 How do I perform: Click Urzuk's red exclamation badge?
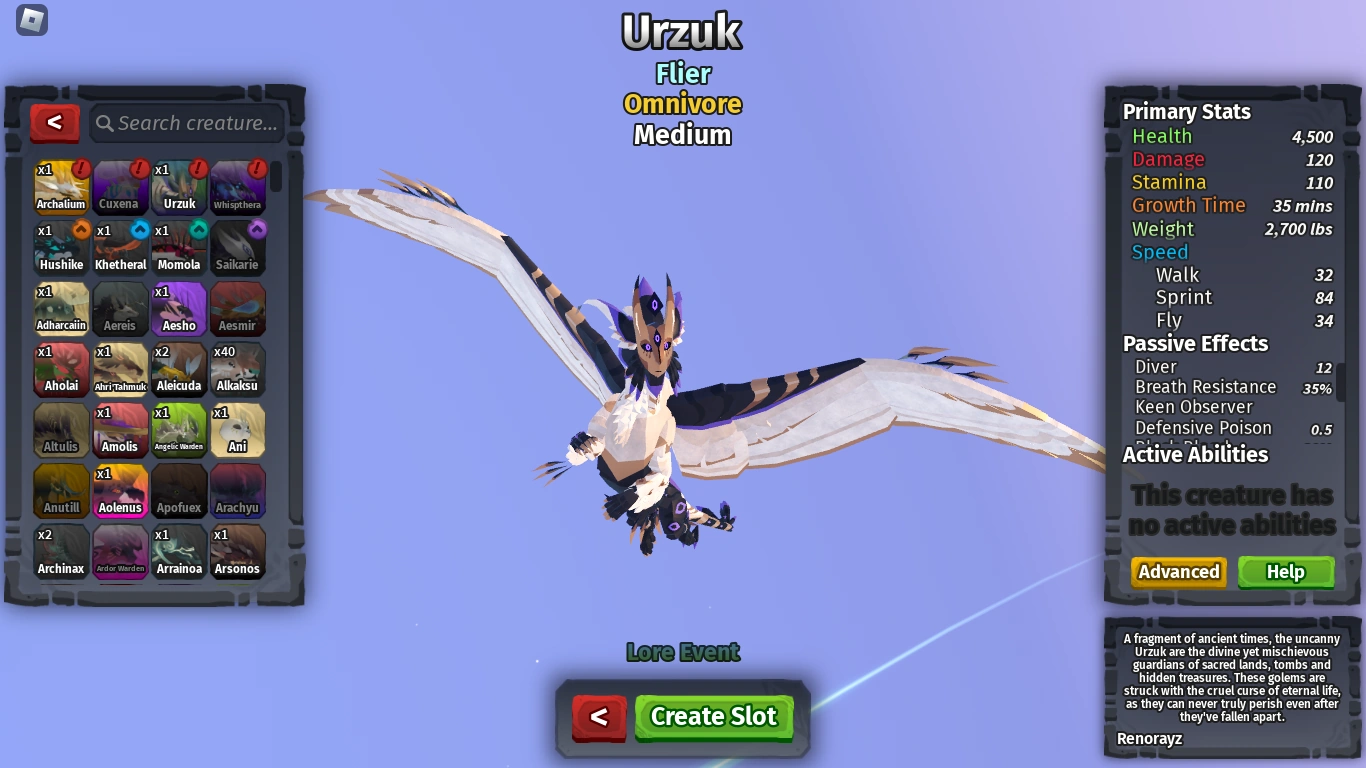(x=197, y=169)
